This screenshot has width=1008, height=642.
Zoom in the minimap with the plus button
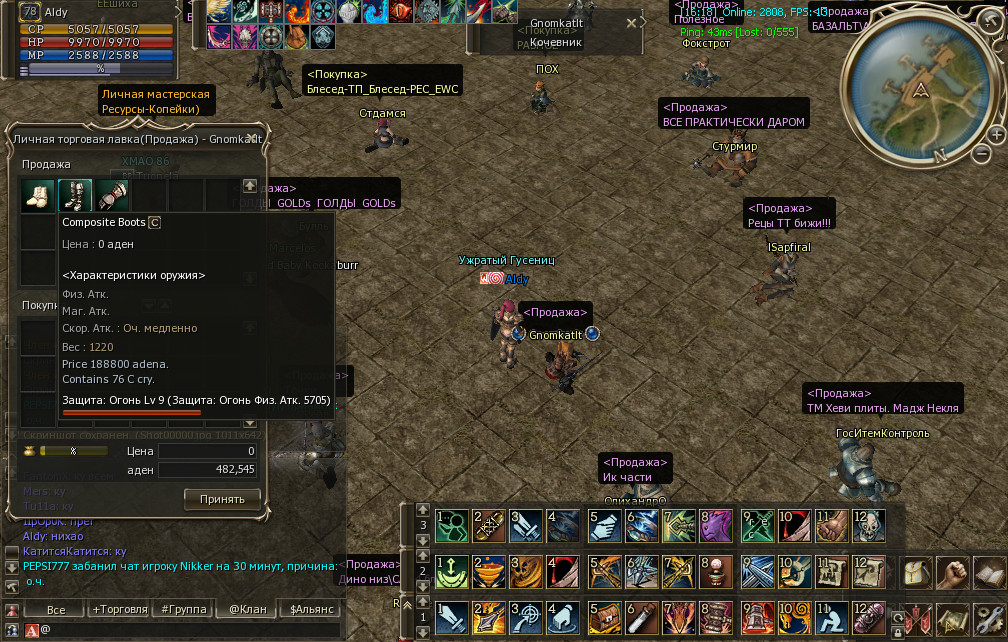click(x=997, y=134)
